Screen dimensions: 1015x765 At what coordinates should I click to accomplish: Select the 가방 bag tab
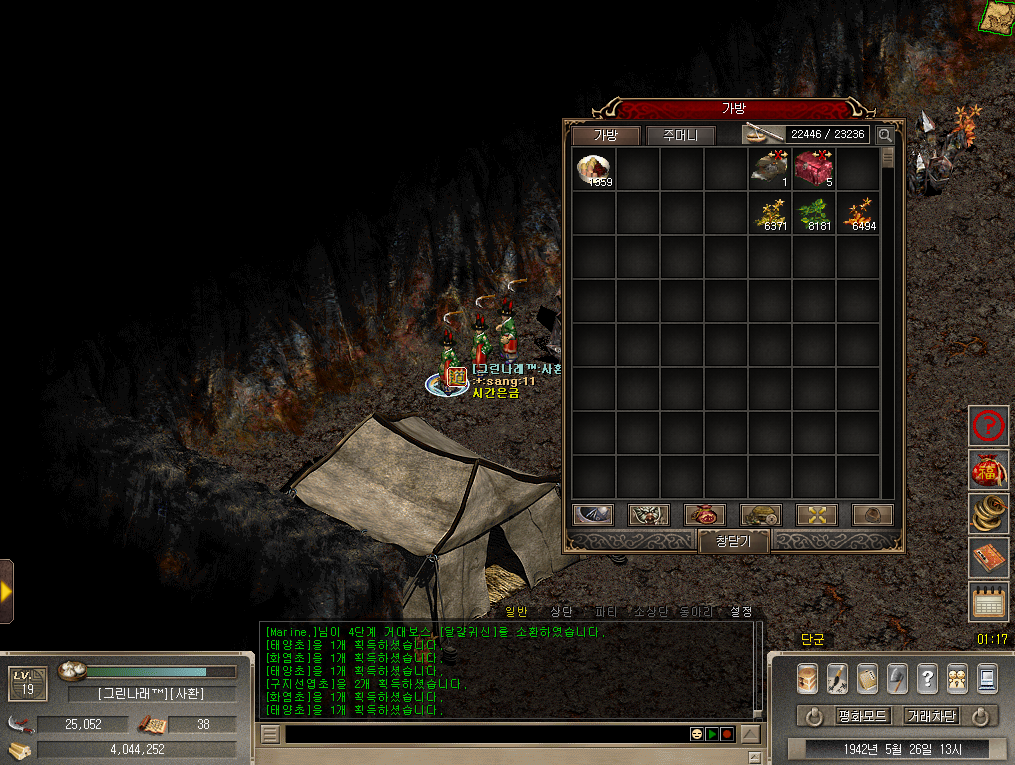click(x=606, y=135)
